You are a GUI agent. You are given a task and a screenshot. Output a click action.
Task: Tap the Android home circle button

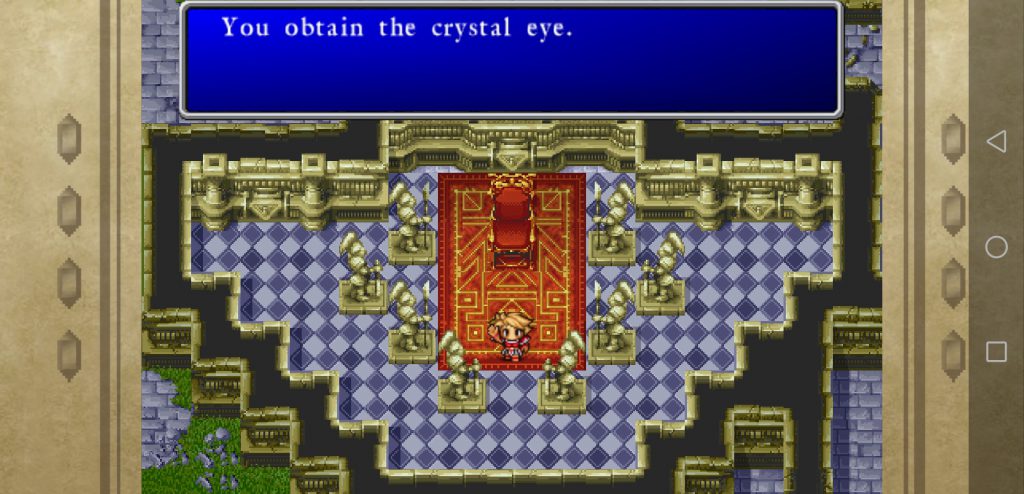coord(996,247)
